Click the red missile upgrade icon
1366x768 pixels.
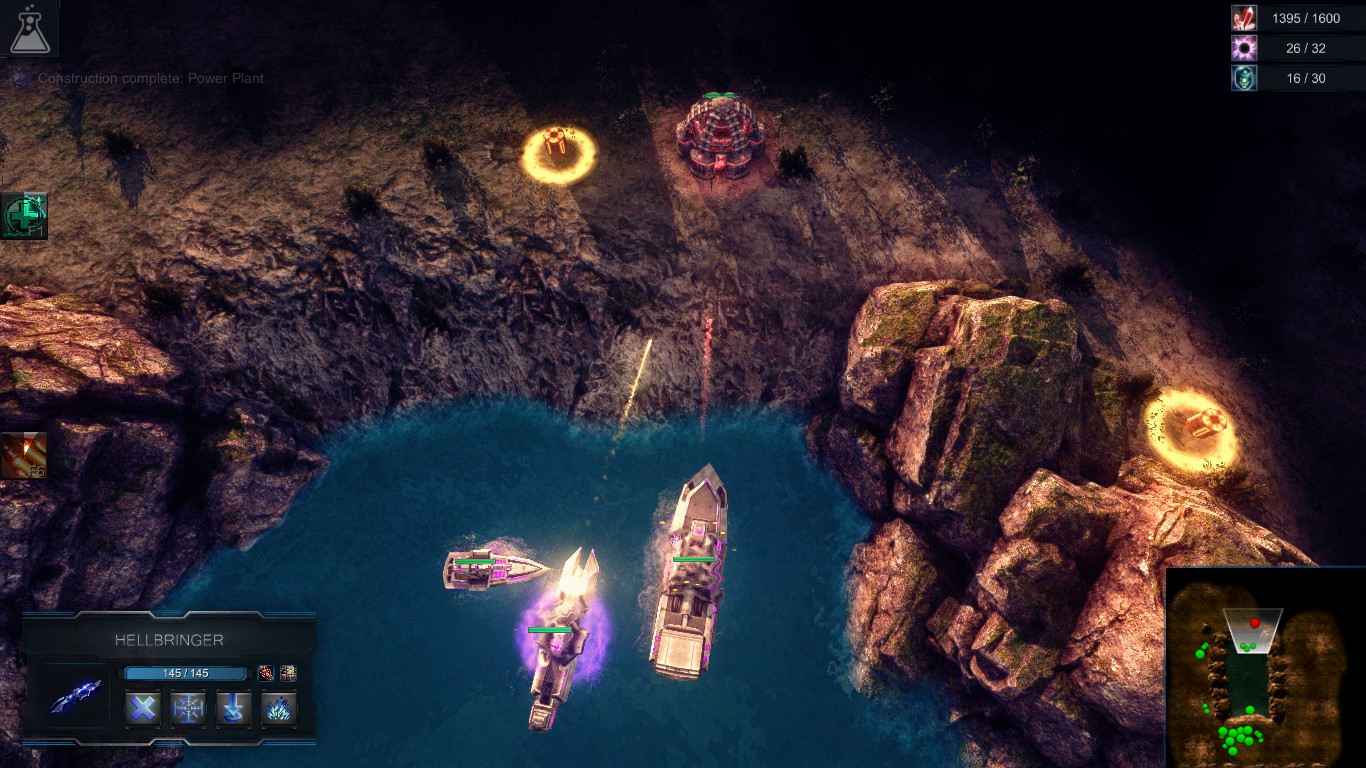coord(265,673)
